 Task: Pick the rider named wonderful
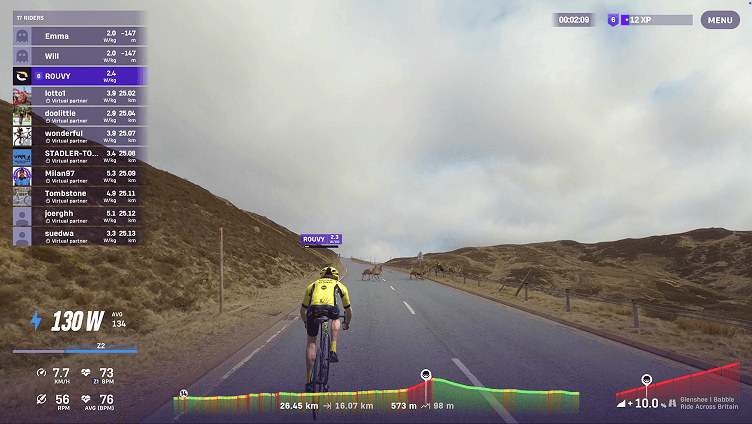(78, 136)
